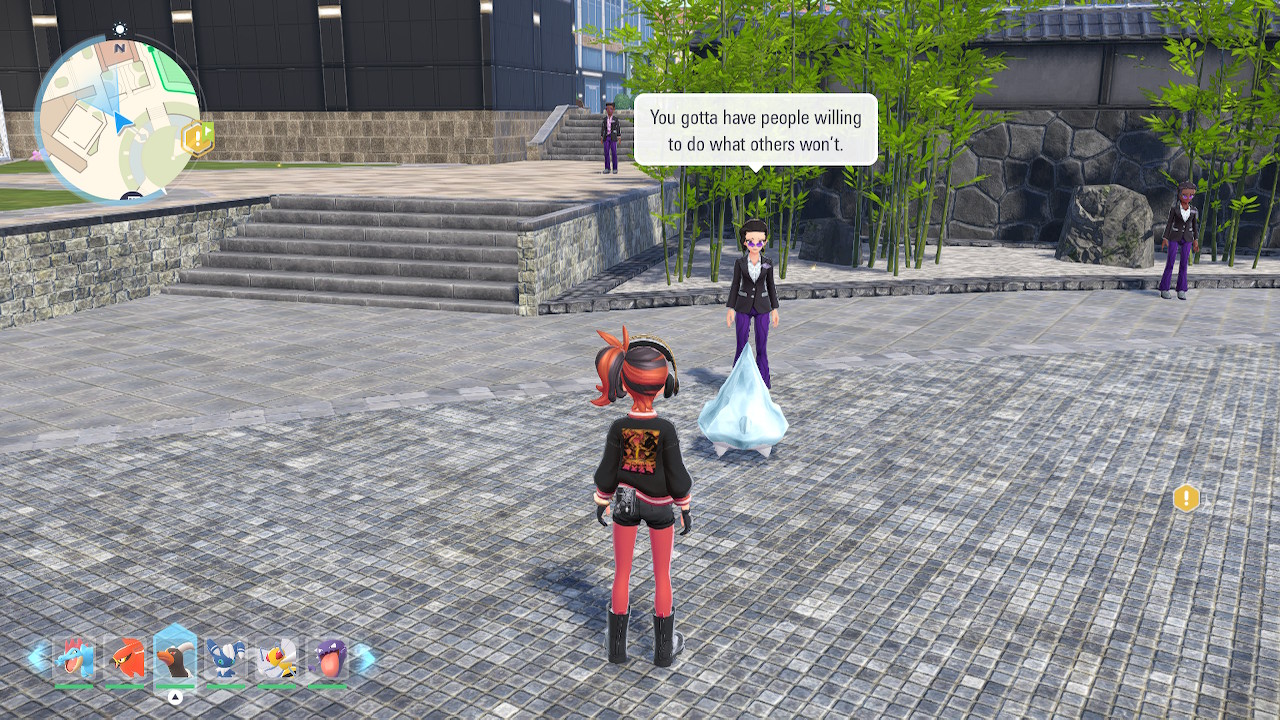Choose Talonflame from the party bar

(x=125, y=659)
